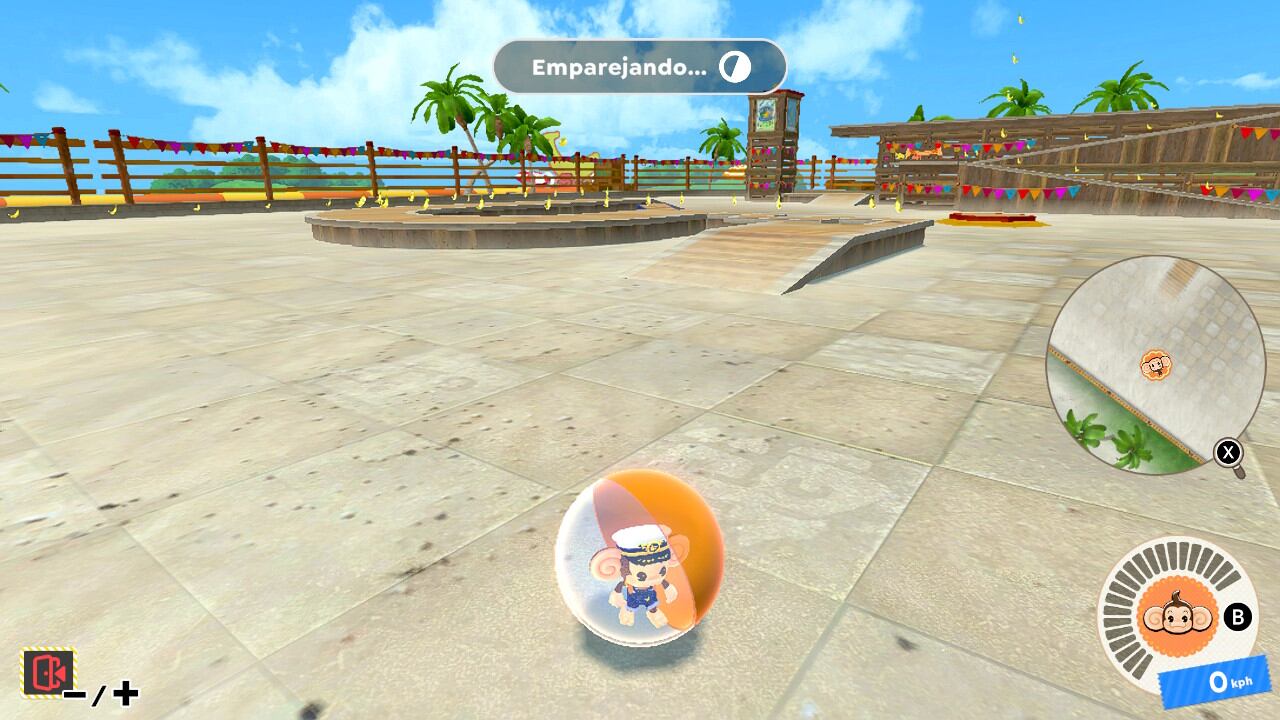Screen dimensions: 1280x720
Task: Select the AiAi monkey face boost gauge
Action: 1168,618
